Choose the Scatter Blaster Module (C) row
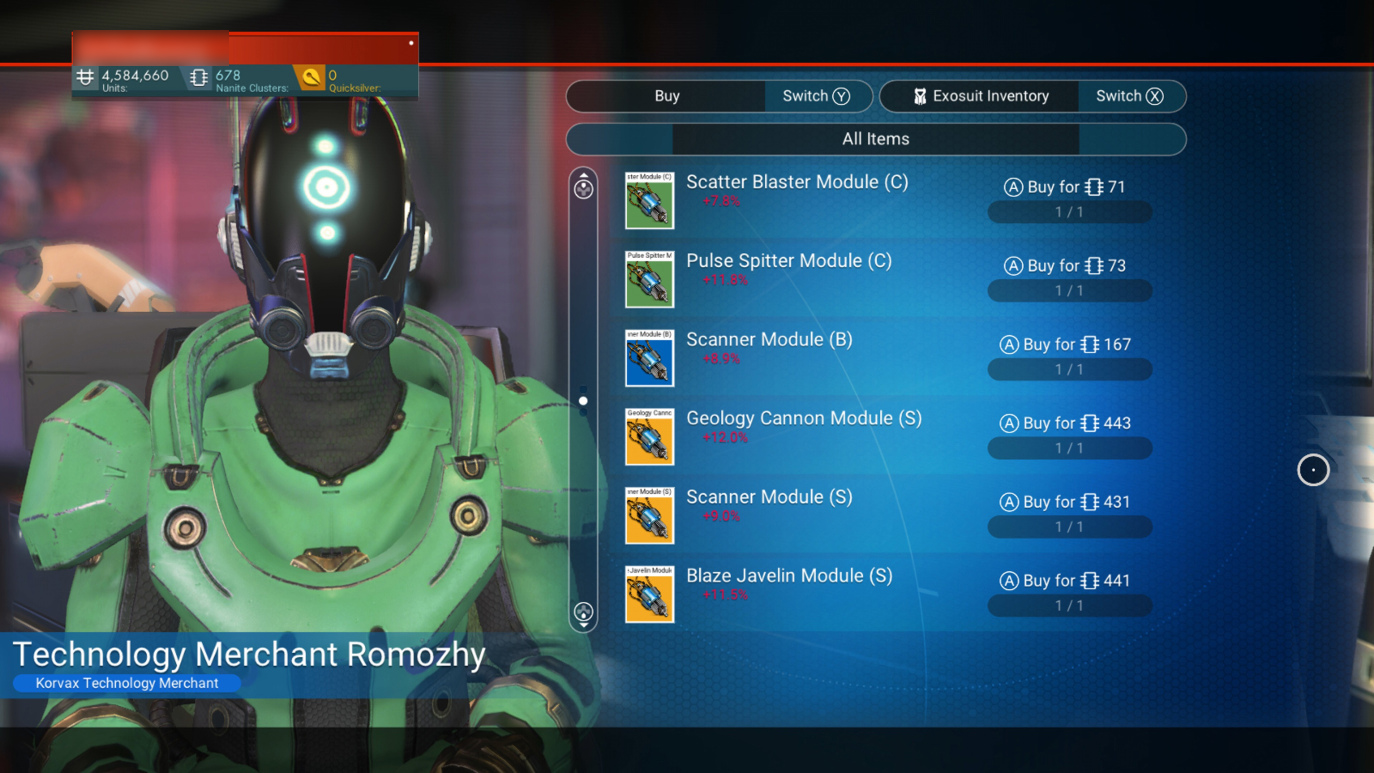Viewport: 1374px width, 773px height. point(797,182)
